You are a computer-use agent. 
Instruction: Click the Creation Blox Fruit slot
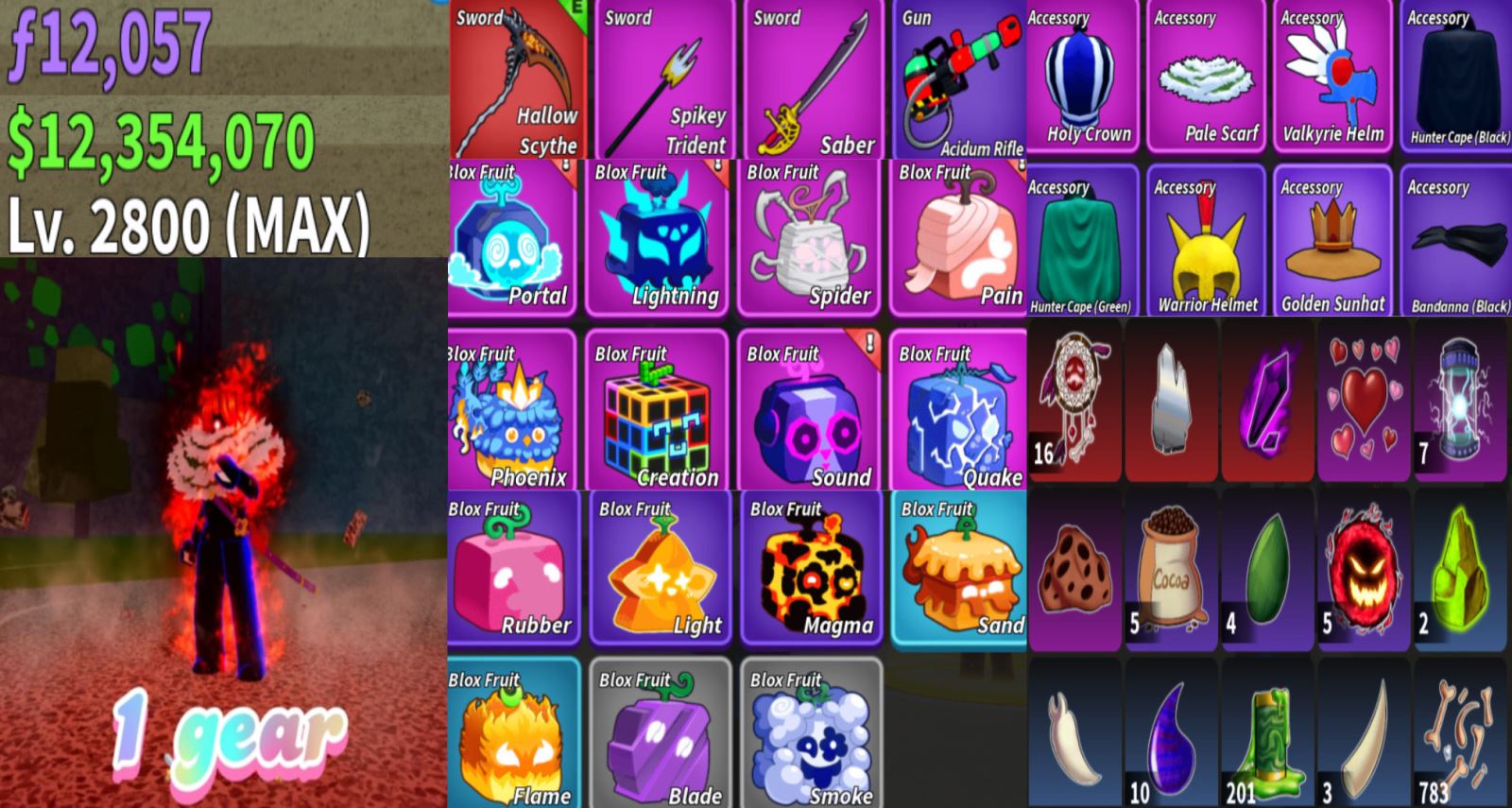click(x=658, y=411)
